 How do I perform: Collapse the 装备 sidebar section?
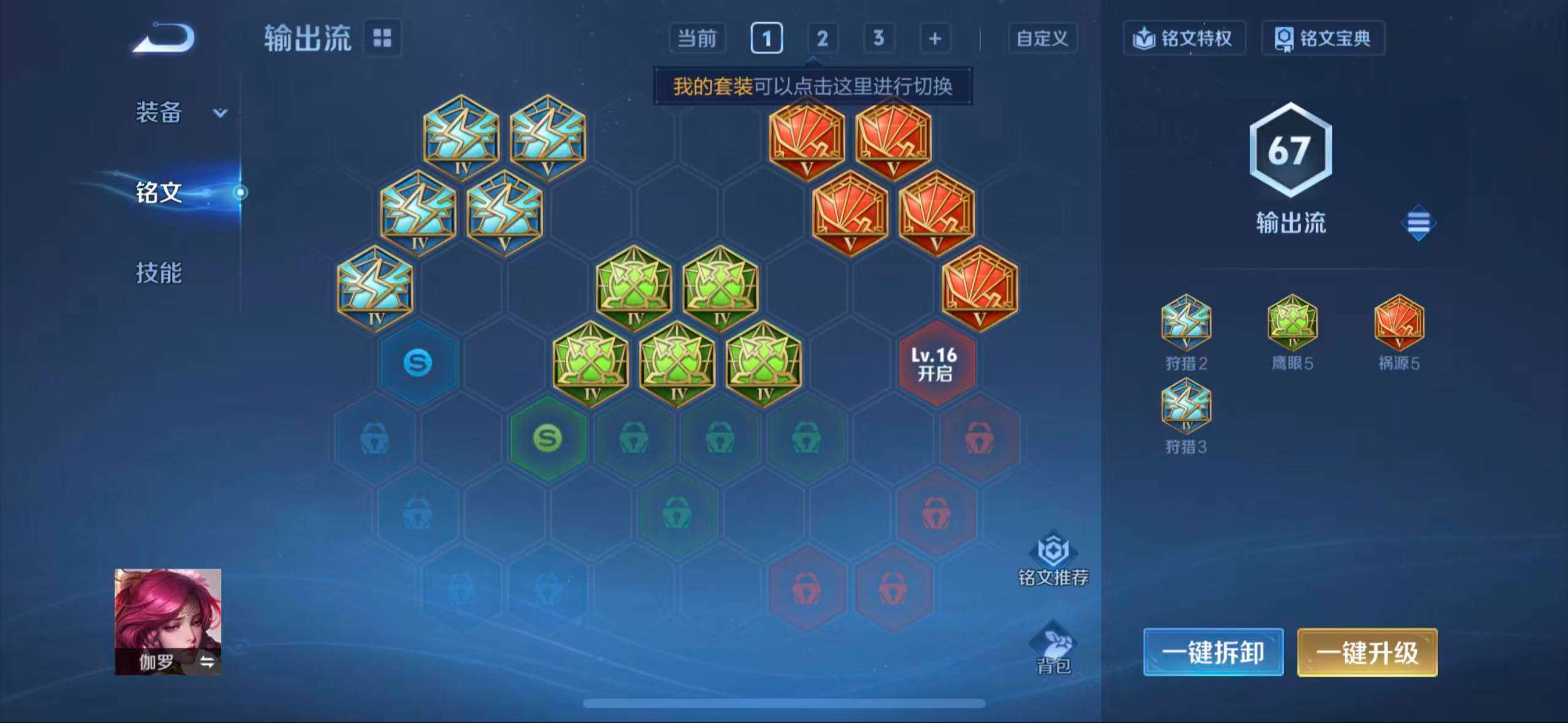click(219, 113)
